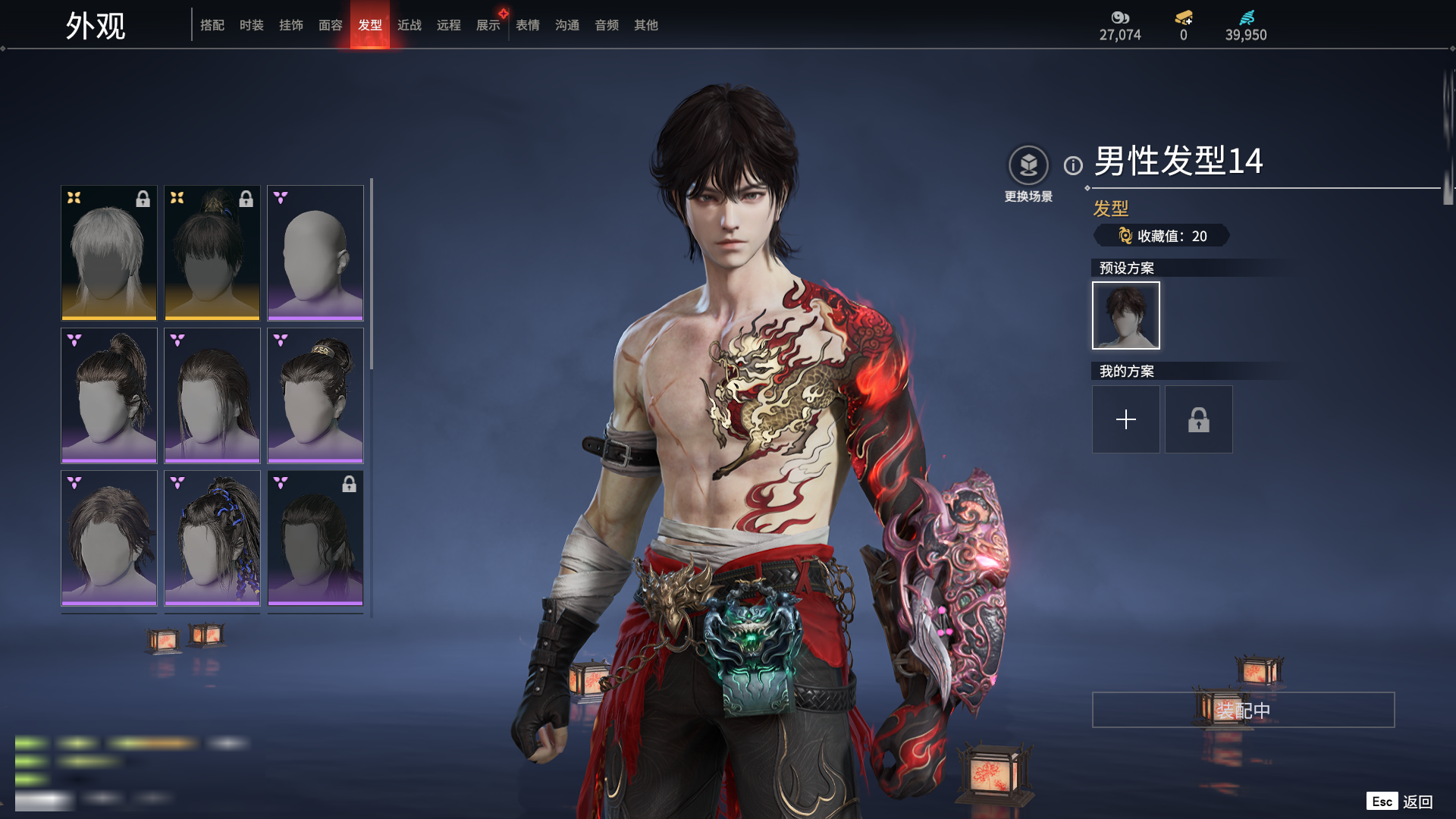Screen dimensions: 1456x819
Task: Choose the locked white-haired hairstyle
Action: 109,253
